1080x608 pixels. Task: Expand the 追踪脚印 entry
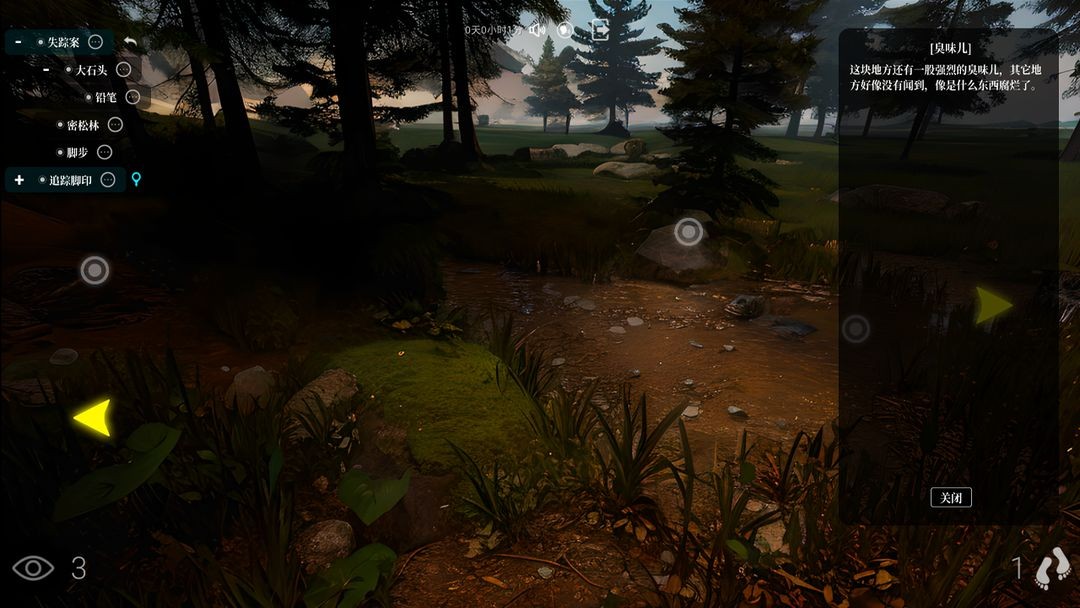(19, 180)
